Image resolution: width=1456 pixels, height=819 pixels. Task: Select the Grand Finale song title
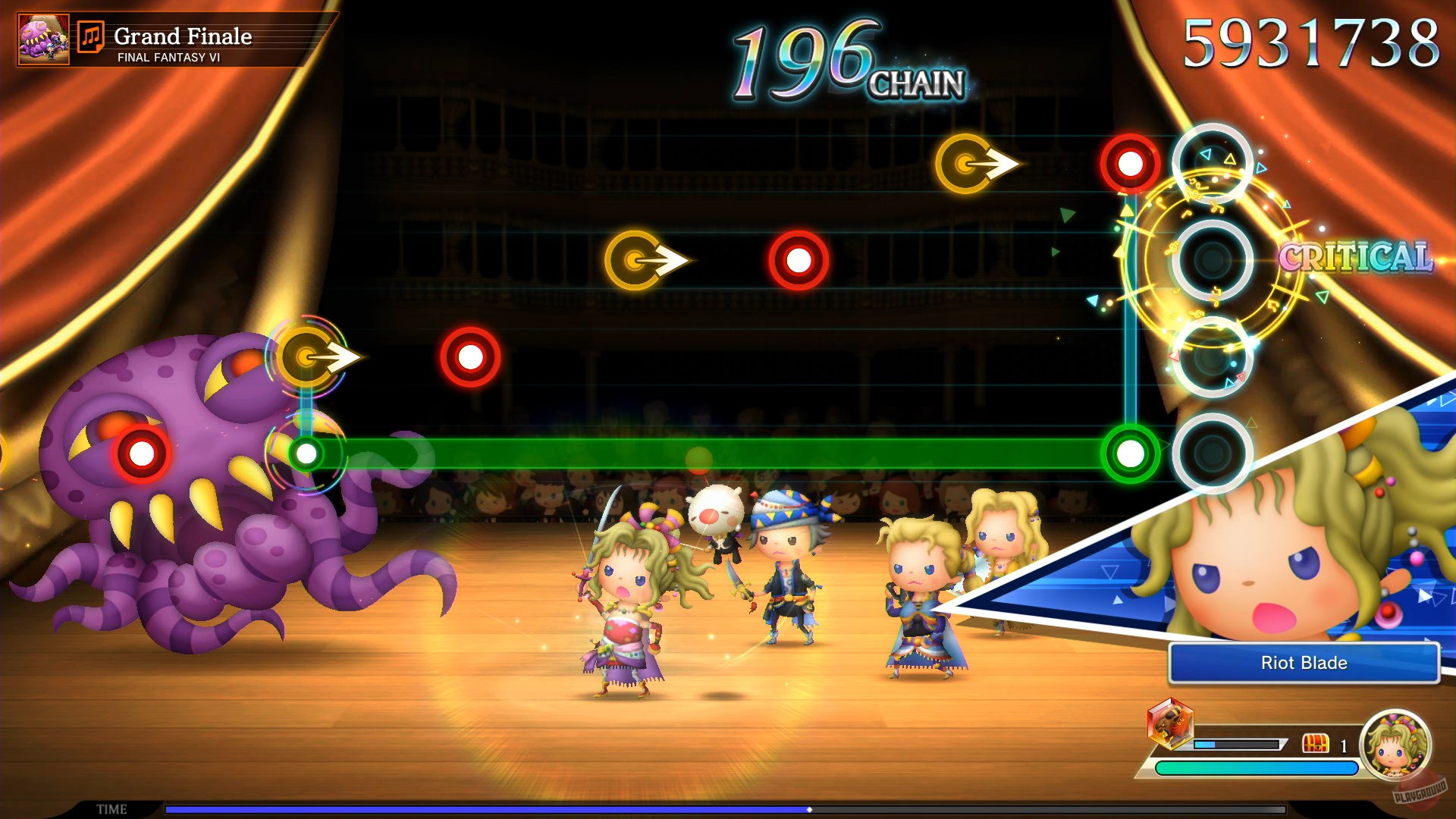184,36
